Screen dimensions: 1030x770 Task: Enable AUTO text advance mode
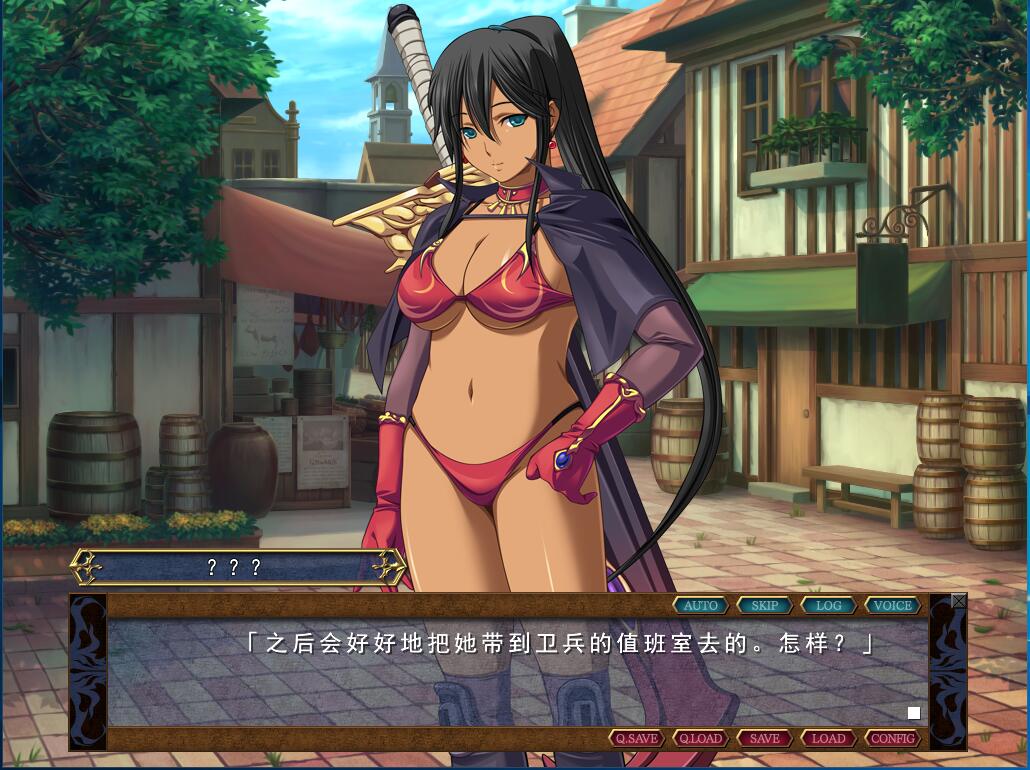(x=701, y=605)
